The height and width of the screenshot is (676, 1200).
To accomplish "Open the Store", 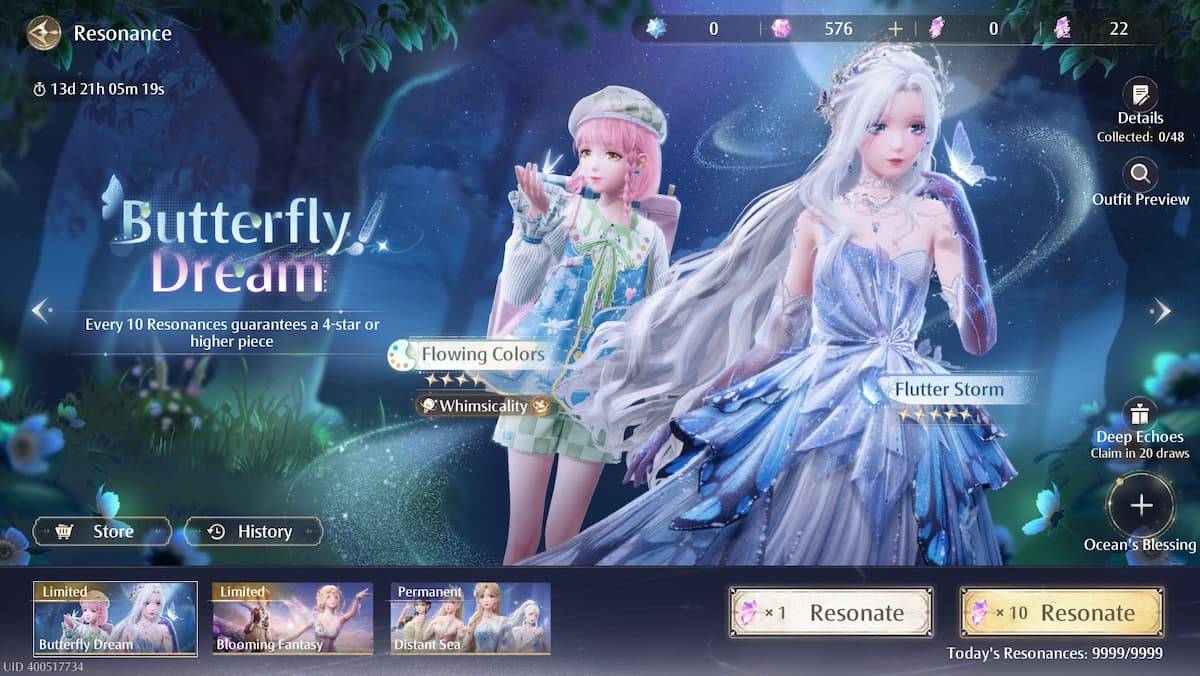I will pyautogui.click(x=101, y=532).
